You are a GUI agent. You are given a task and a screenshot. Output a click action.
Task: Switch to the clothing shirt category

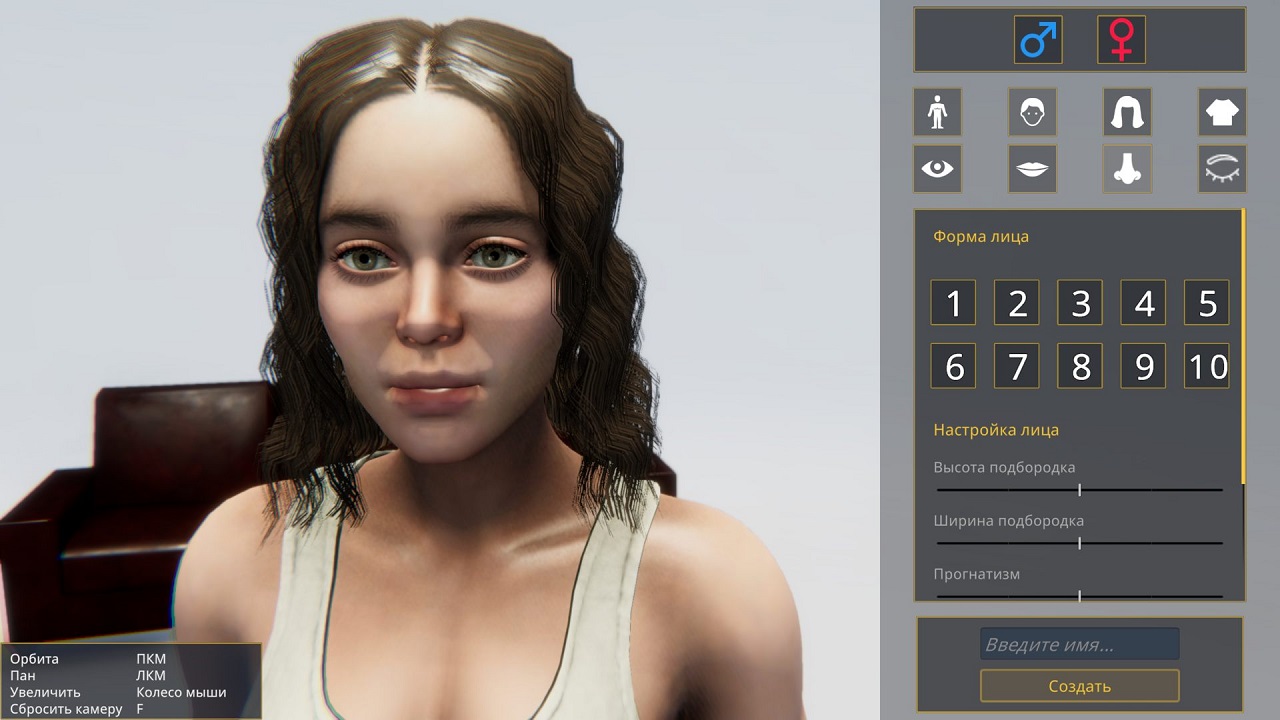pyautogui.click(x=1222, y=112)
